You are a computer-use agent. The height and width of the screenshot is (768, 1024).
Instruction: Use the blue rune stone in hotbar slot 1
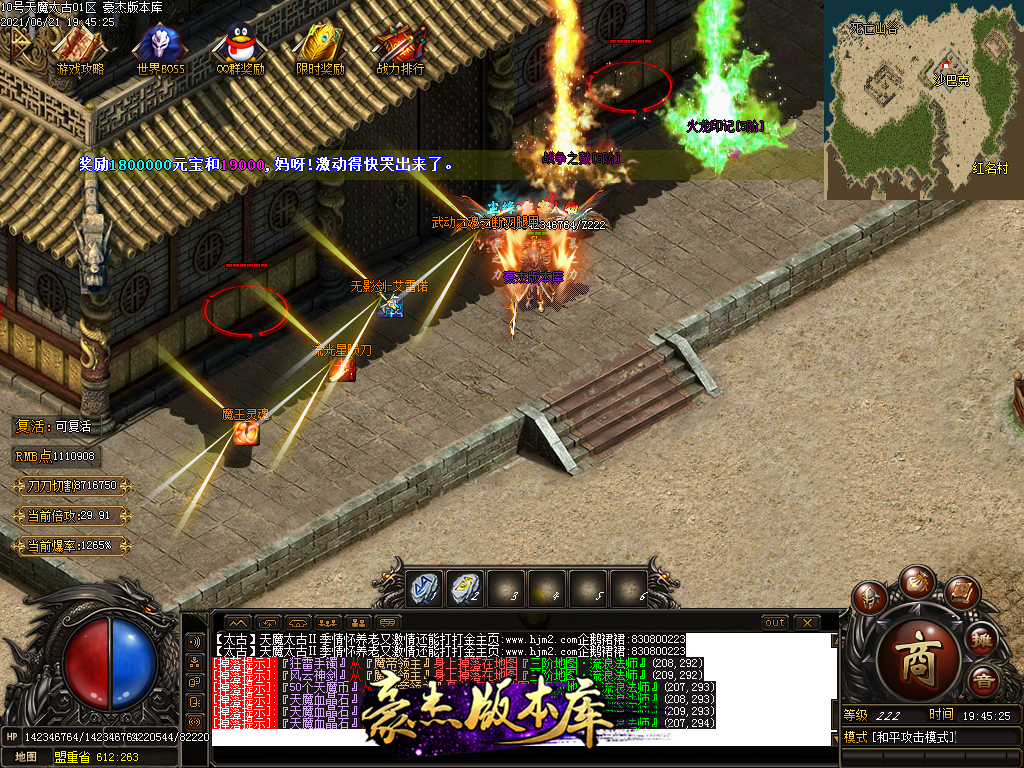point(423,589)
